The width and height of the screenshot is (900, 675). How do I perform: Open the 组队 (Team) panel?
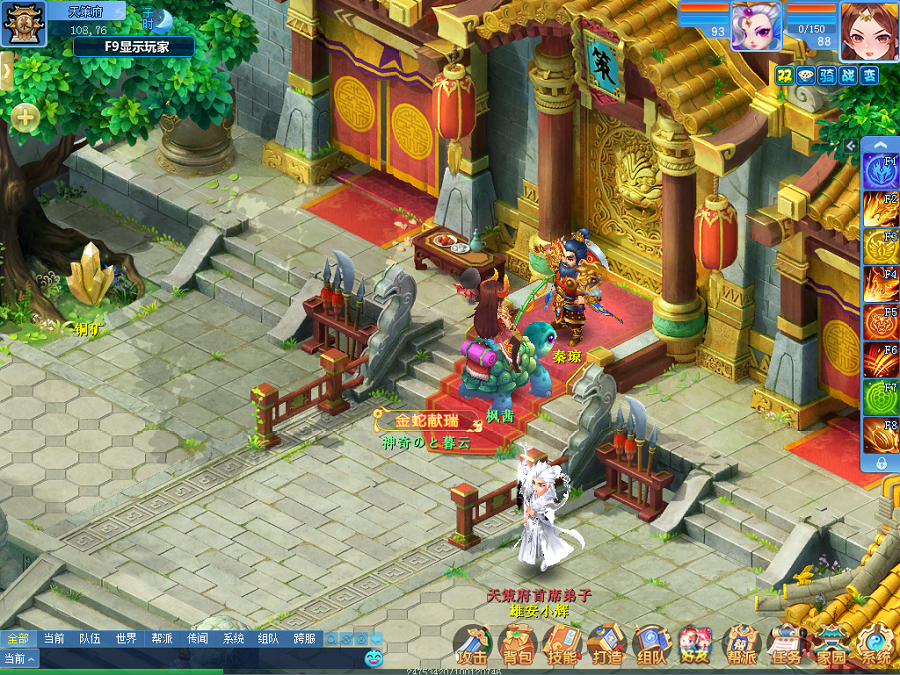pyautogui.click(x=652, y=645)
